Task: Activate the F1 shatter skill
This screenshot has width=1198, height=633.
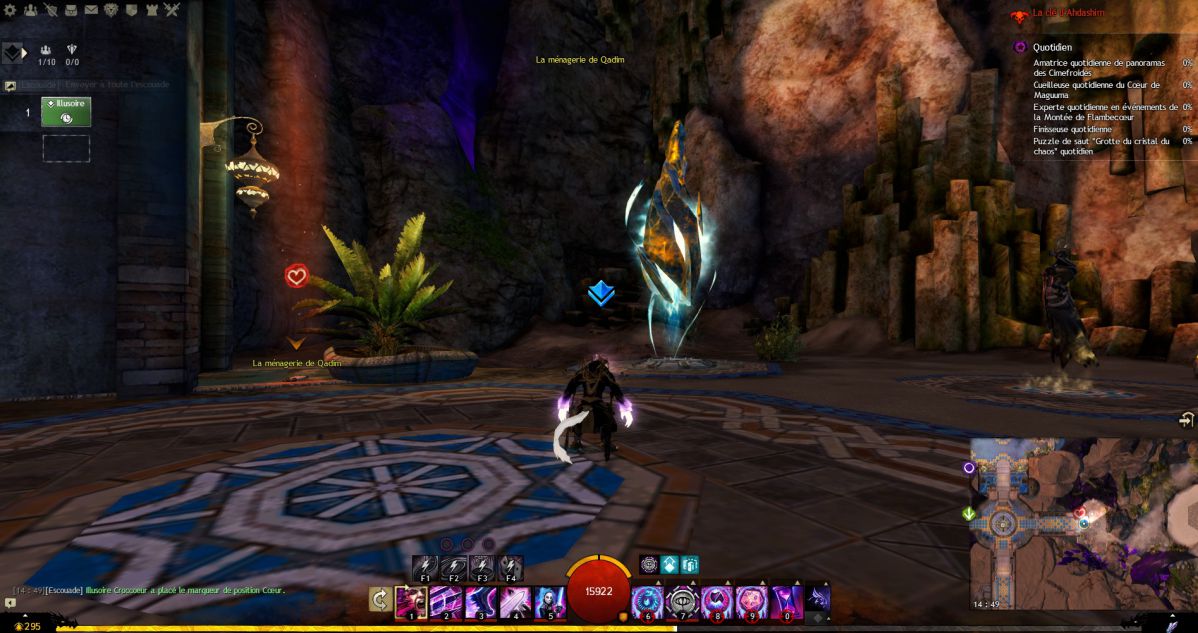Action: tap(425, 567)
